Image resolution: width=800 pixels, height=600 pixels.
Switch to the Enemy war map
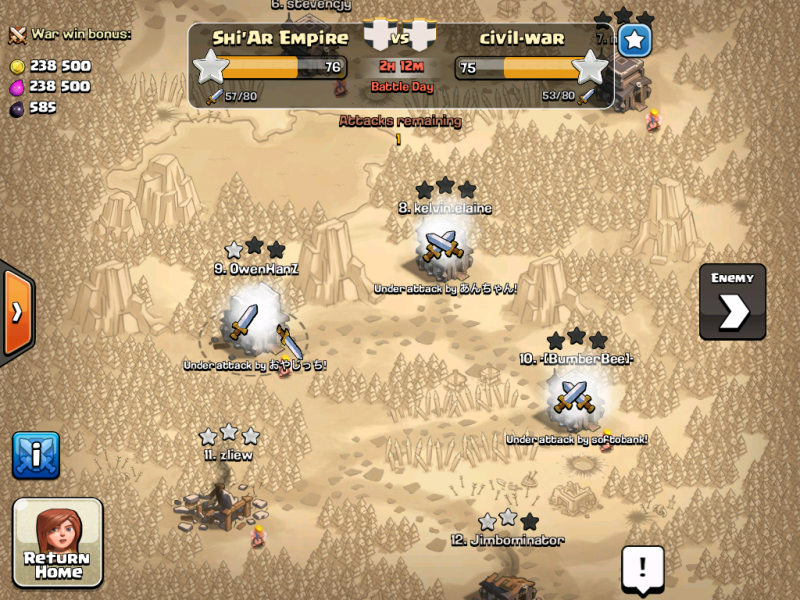732,302
